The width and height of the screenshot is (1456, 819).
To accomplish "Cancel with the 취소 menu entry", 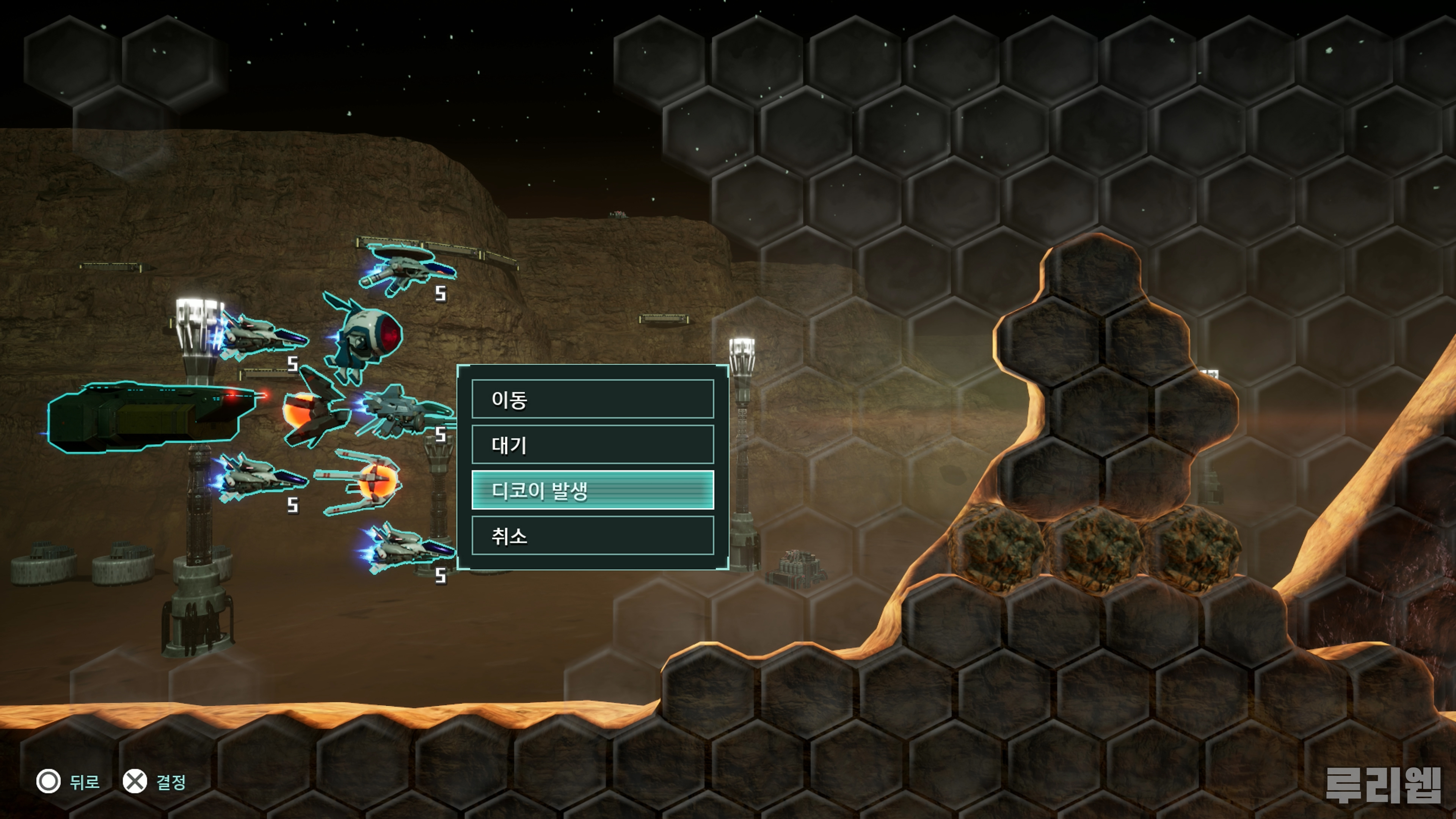I will coord(592,535).
